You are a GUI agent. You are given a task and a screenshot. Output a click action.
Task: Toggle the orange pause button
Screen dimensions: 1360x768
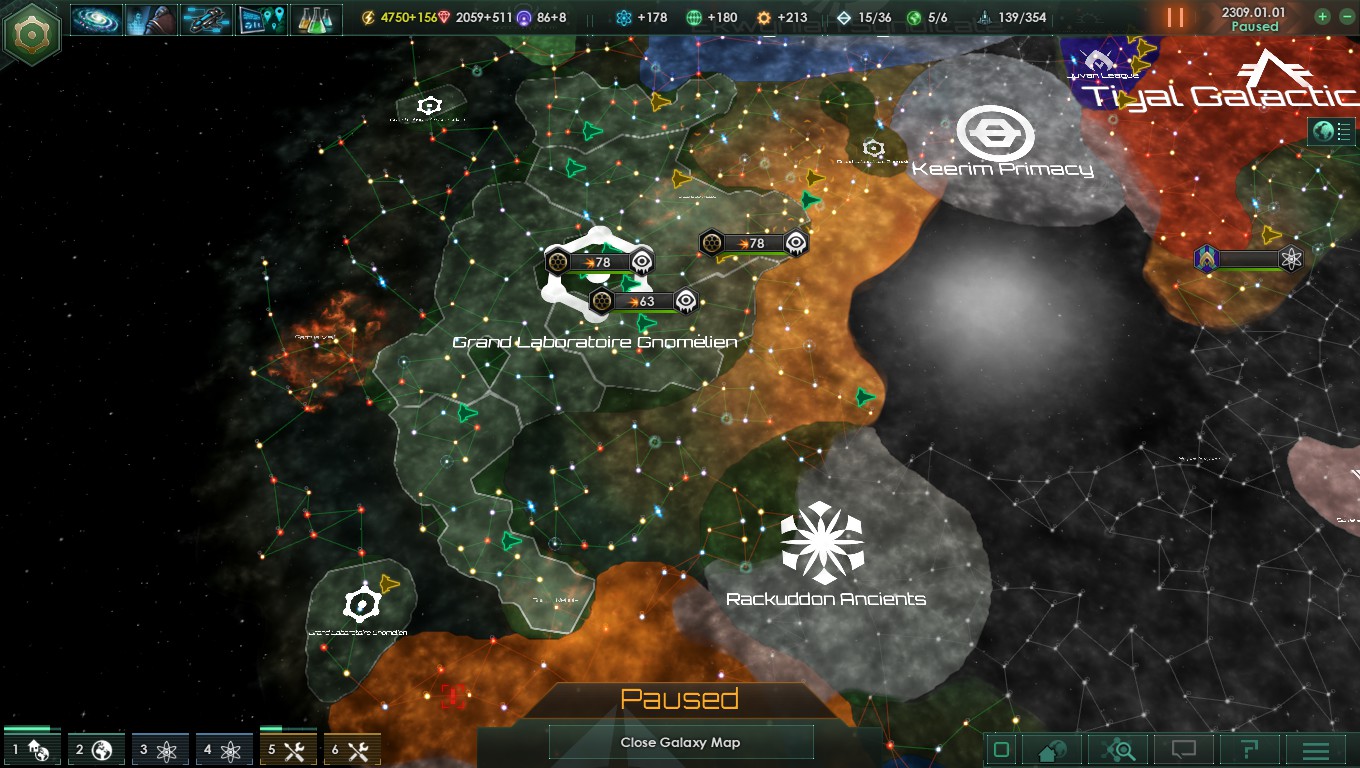[x=1175, y=18]
